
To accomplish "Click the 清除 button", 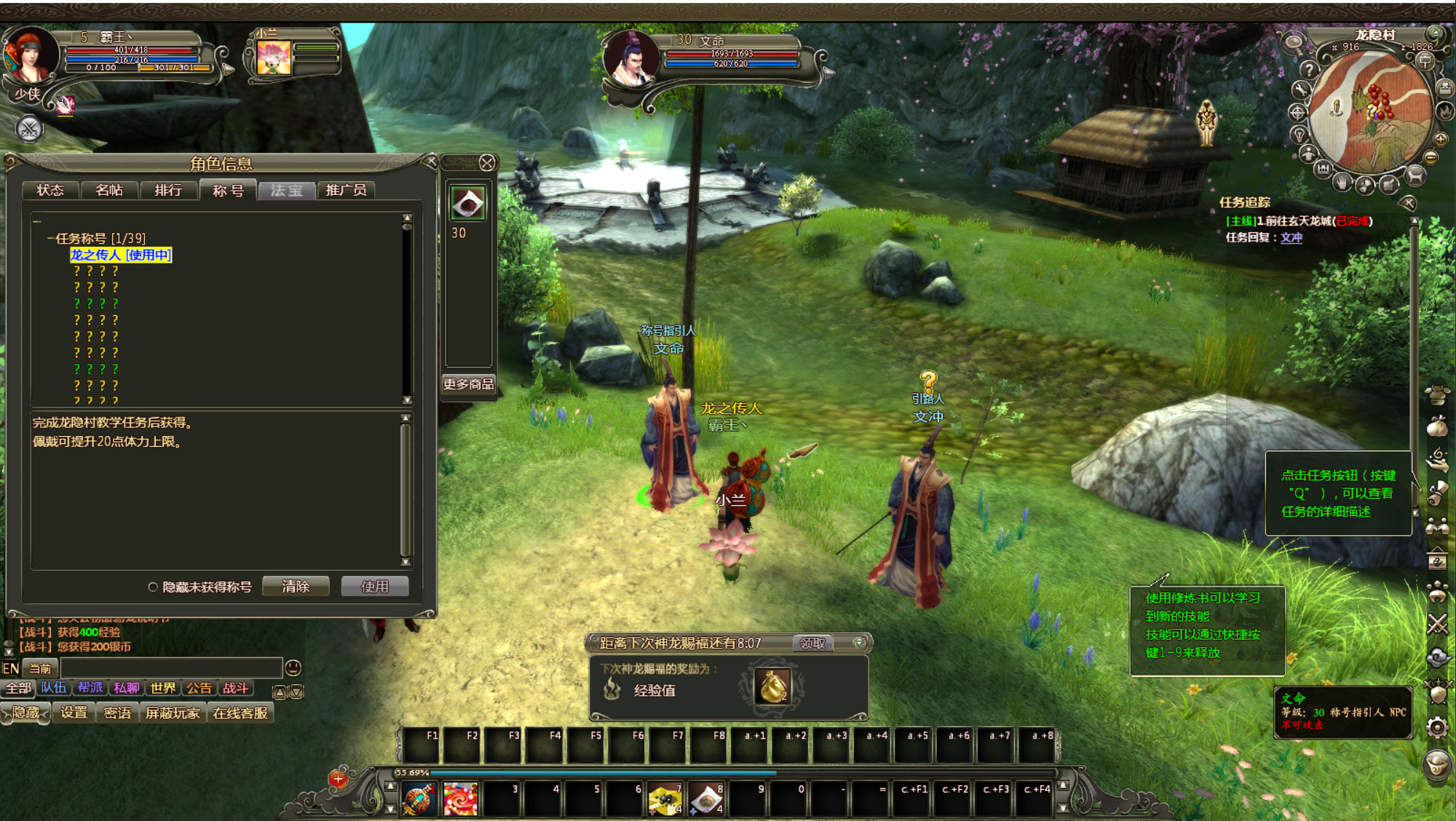I will click(x=296, y=587).
